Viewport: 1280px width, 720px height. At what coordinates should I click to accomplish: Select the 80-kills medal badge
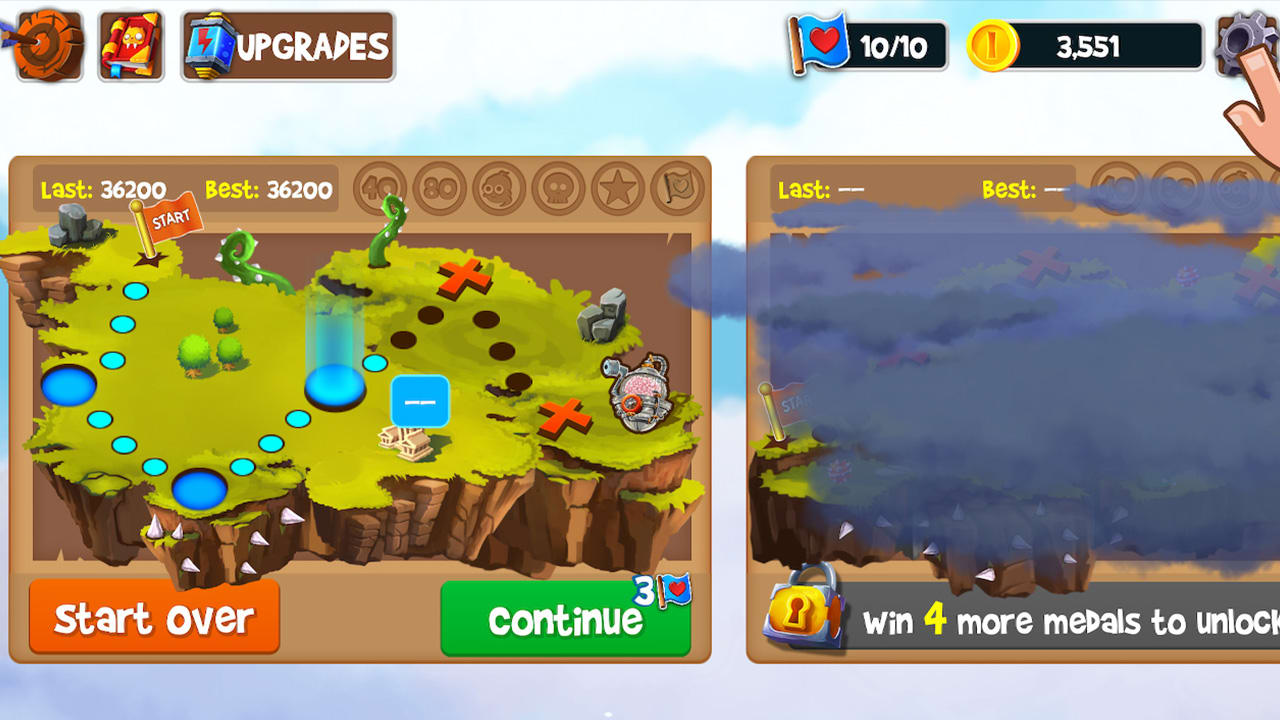[x=438, y=188]
